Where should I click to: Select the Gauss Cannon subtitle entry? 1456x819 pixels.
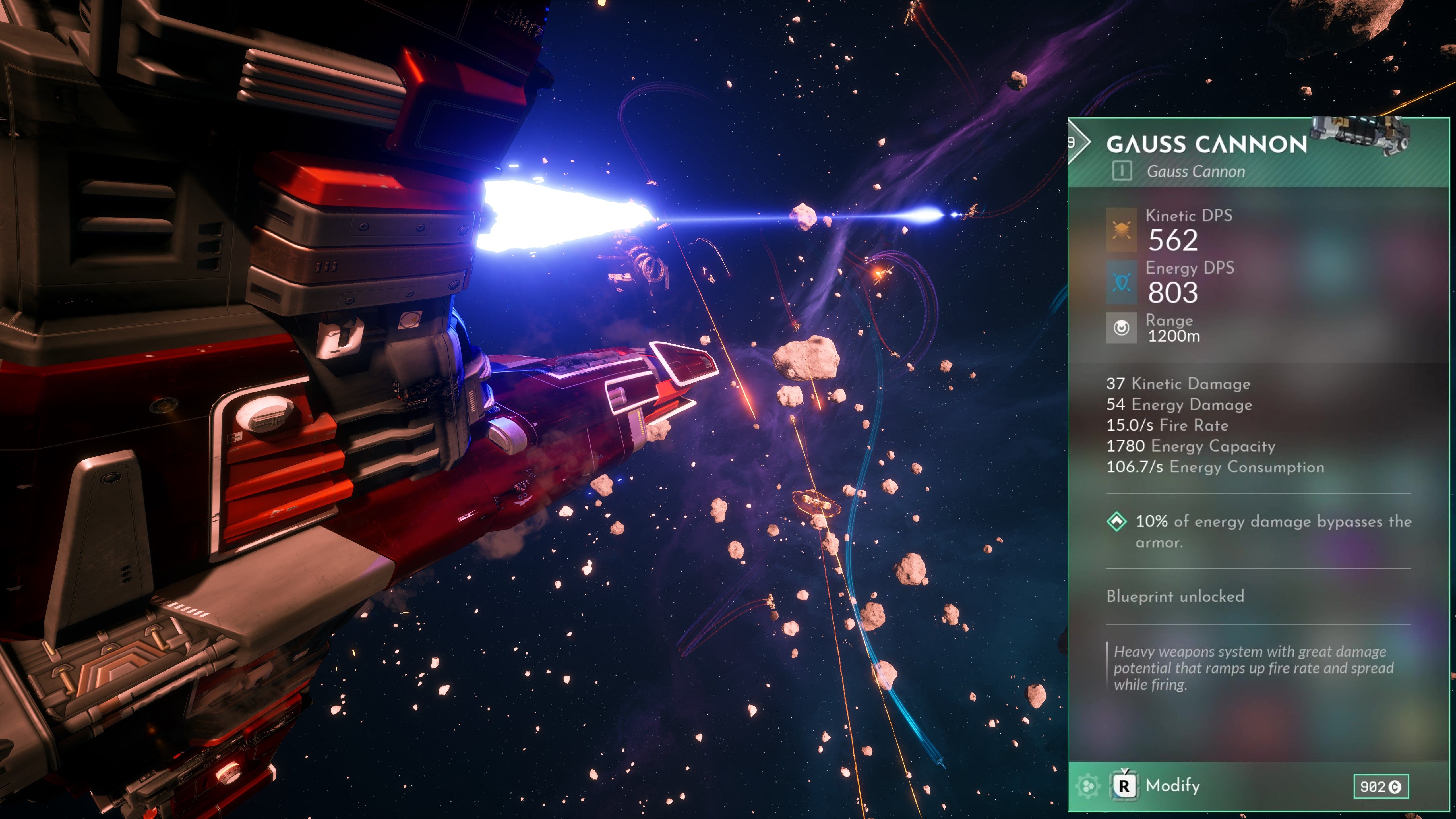point(1198,172)
